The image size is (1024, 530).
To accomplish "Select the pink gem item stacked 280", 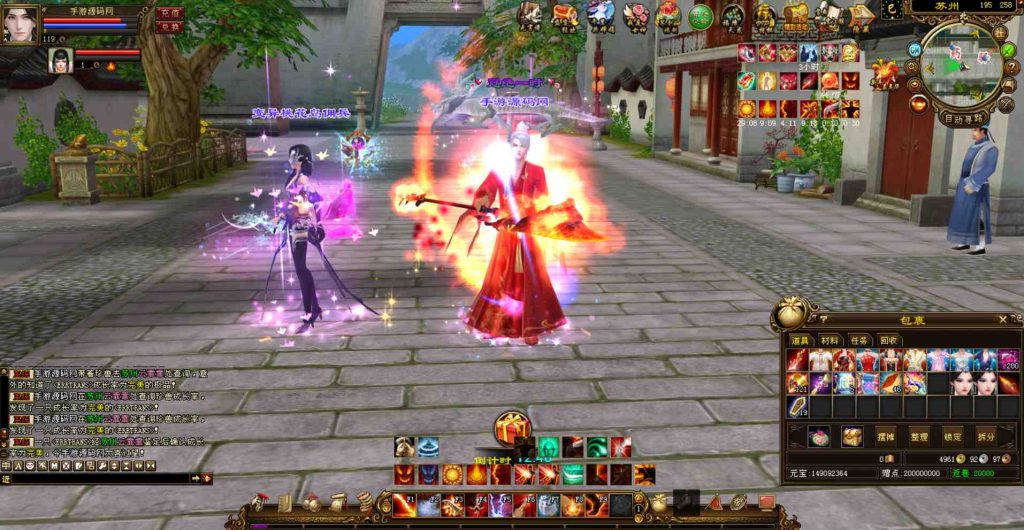I will pos(1008,360).
